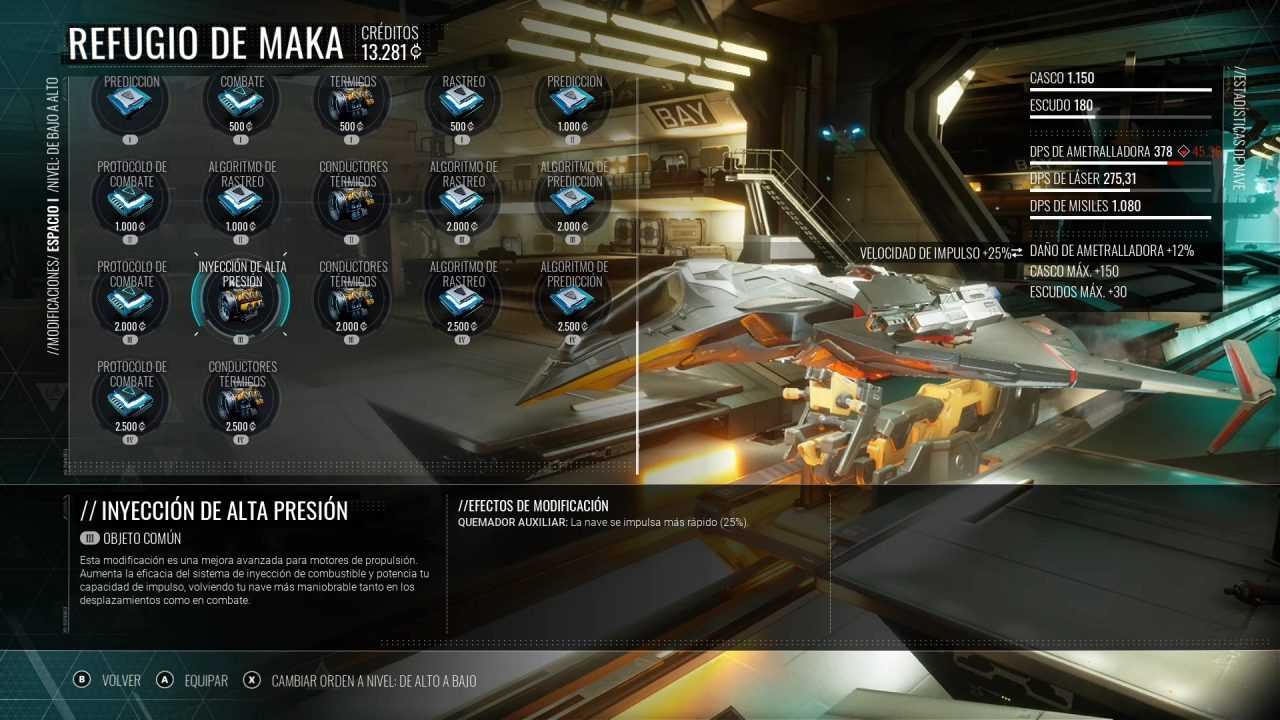Select Algoritmo de Rastreo costing 1.000 credits
This screenshot has width=1280, height=720.
click(x=241, y=201)
